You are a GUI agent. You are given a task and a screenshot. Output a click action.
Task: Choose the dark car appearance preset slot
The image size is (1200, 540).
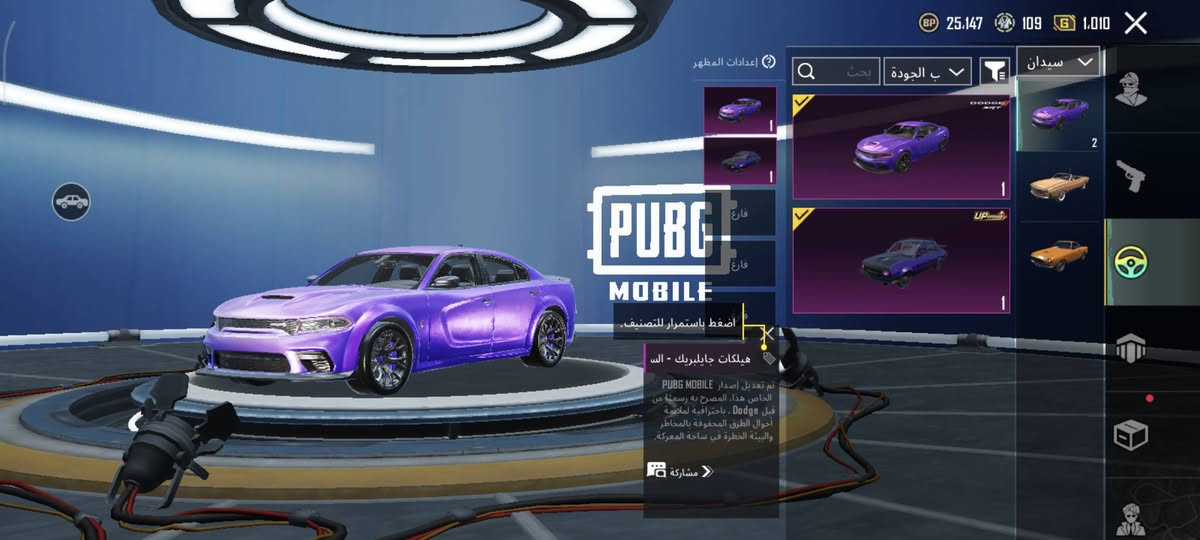point(740,161)
